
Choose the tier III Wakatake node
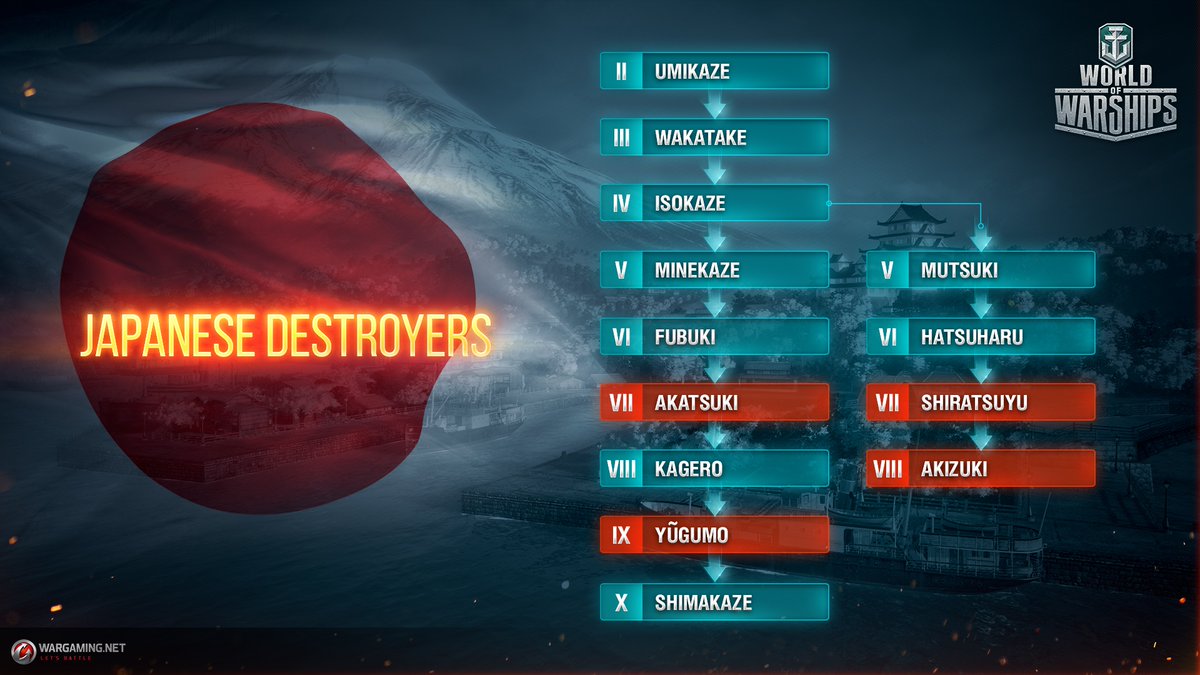pyautogui.click(x=714, y=137)
